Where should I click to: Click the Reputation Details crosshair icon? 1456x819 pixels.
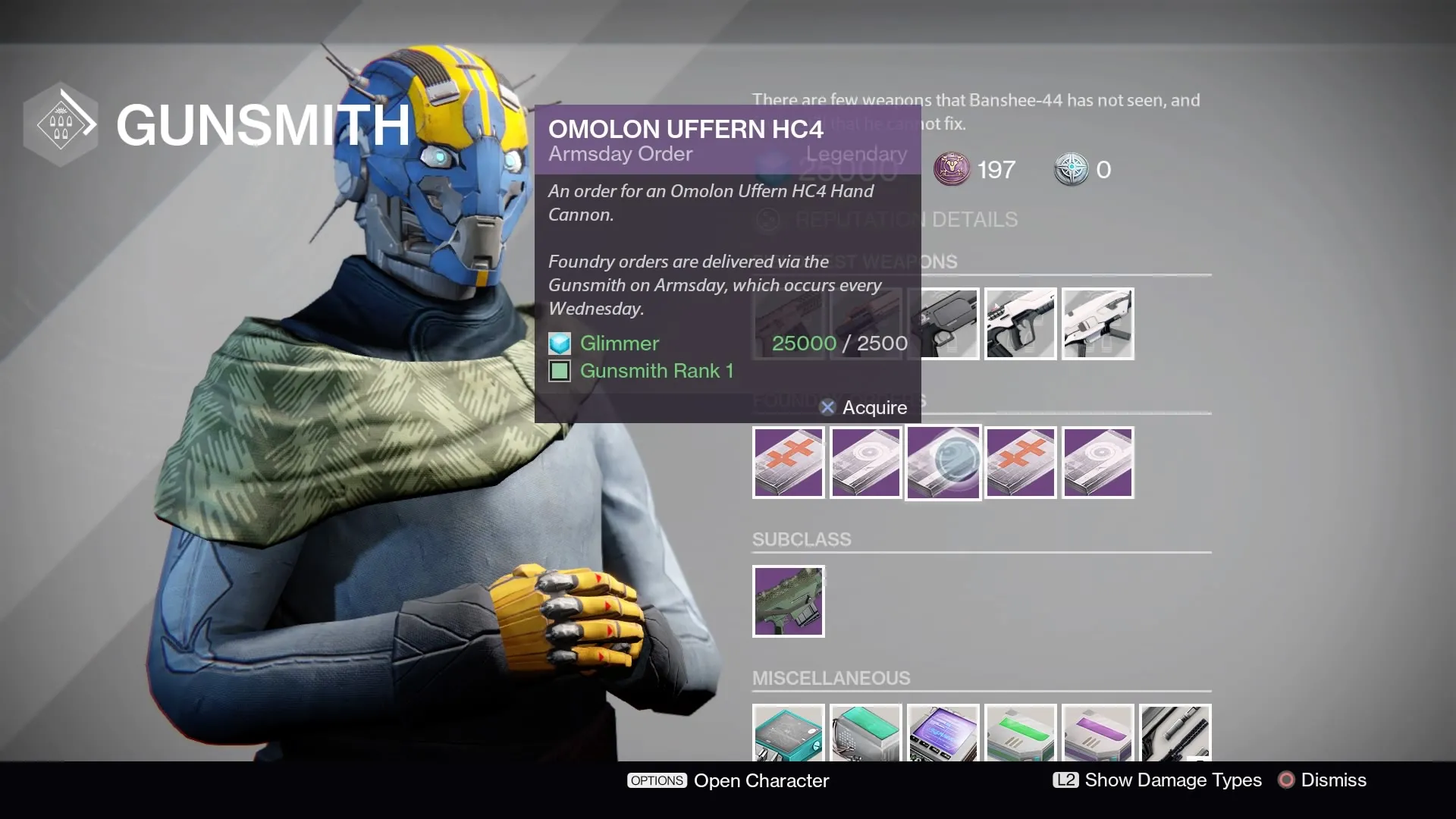pos(767,220)
